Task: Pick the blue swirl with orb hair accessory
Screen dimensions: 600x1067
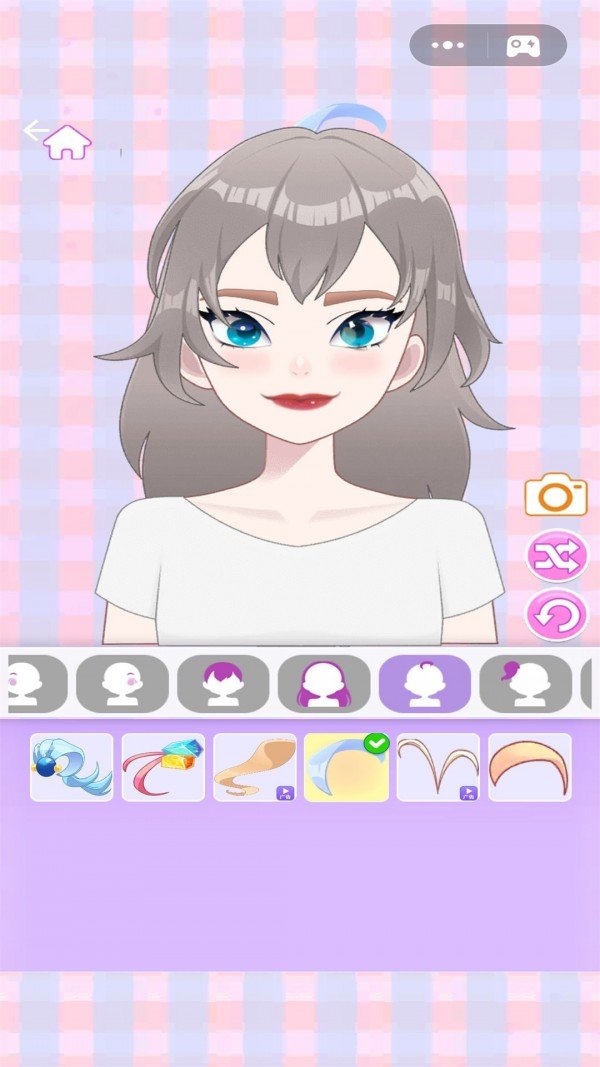Action: [x=71, y=768]
